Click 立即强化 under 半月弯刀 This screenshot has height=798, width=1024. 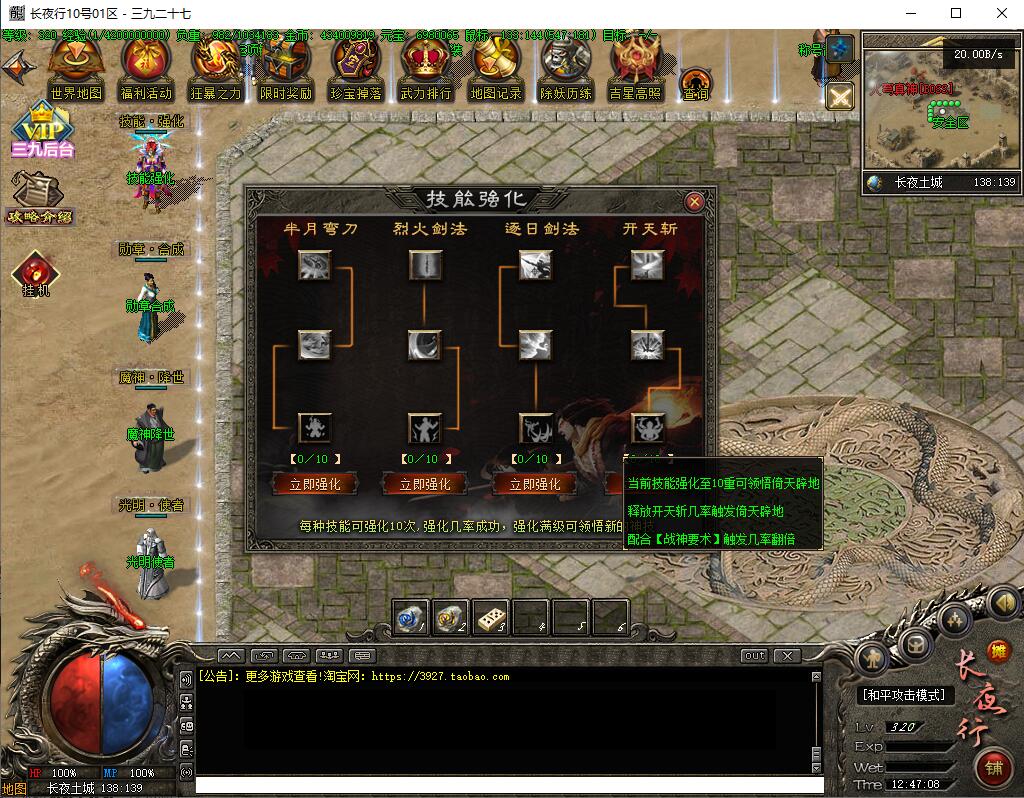tap(314, 484)
